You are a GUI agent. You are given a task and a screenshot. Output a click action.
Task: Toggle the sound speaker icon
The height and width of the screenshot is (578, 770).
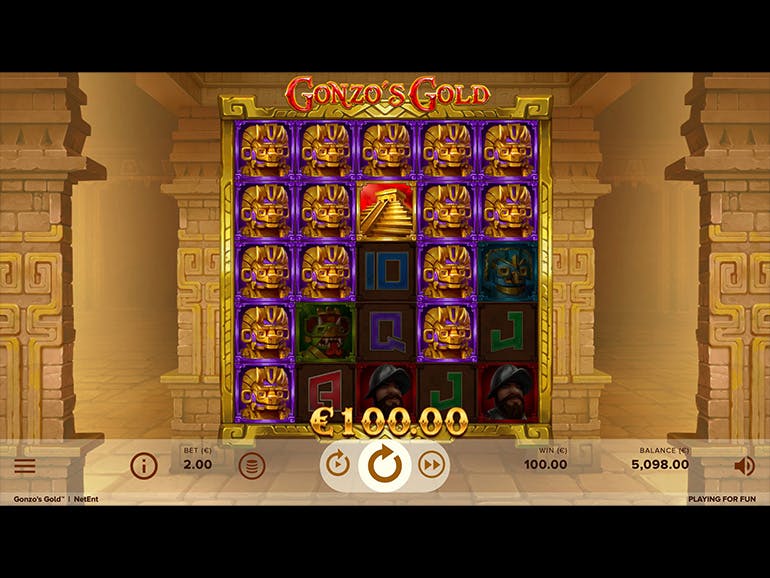tap(744, 466)
